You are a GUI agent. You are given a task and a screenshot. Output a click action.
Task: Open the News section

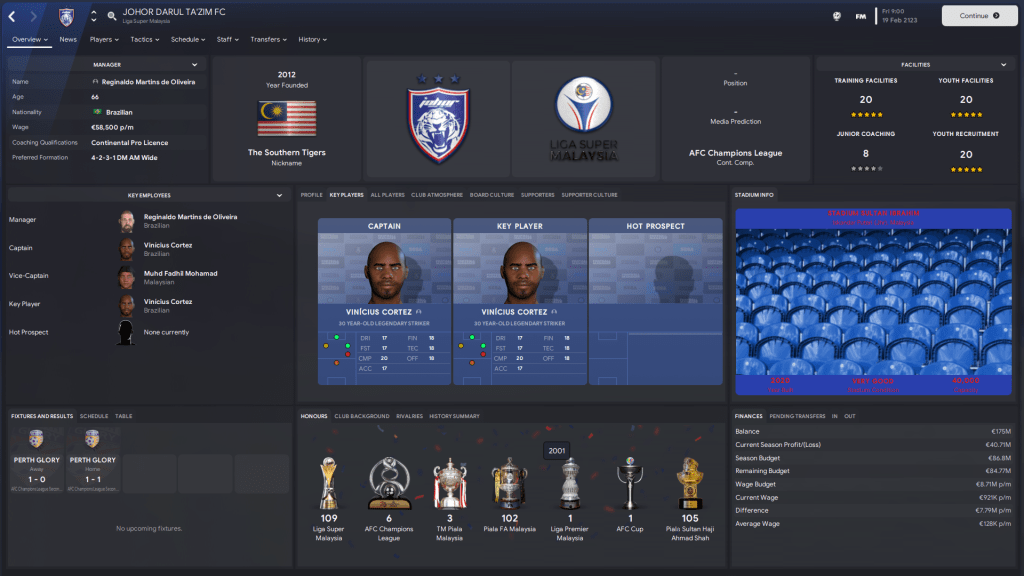click(x=68, y=39)
